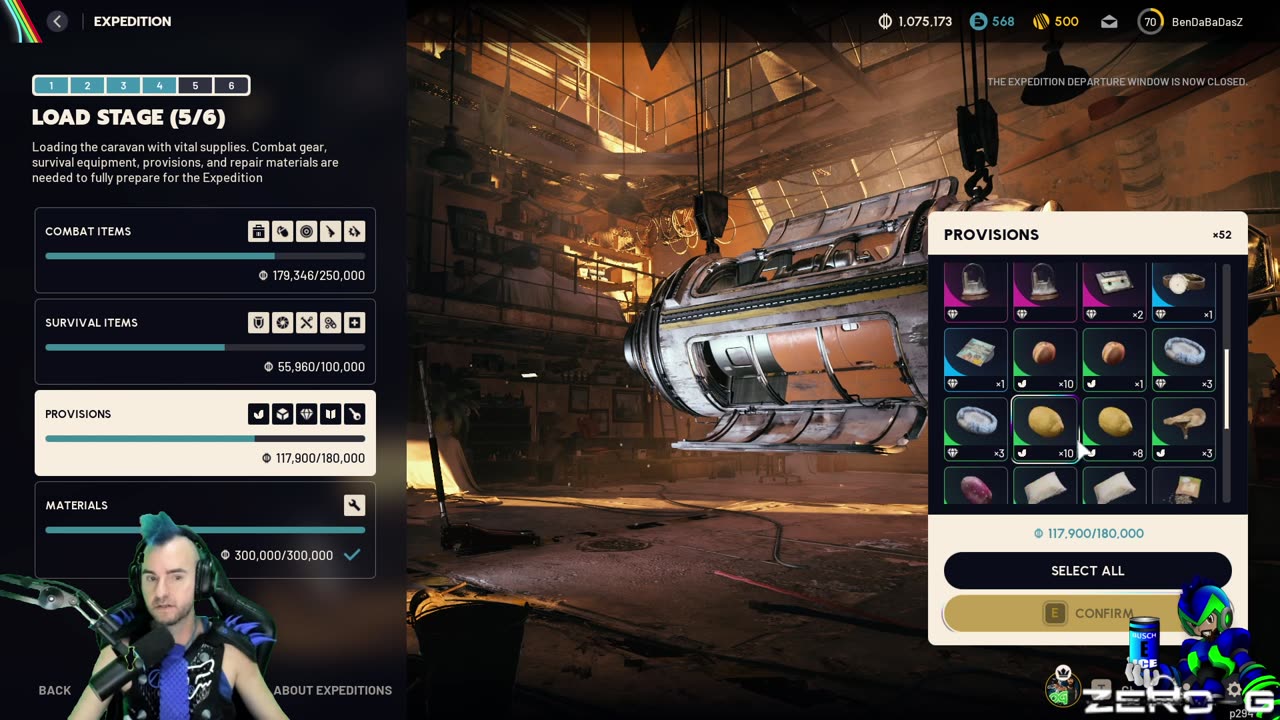Pick the cassette tape stack
This screenshot has height=720, width=1280.
[x=1114, y=291]
